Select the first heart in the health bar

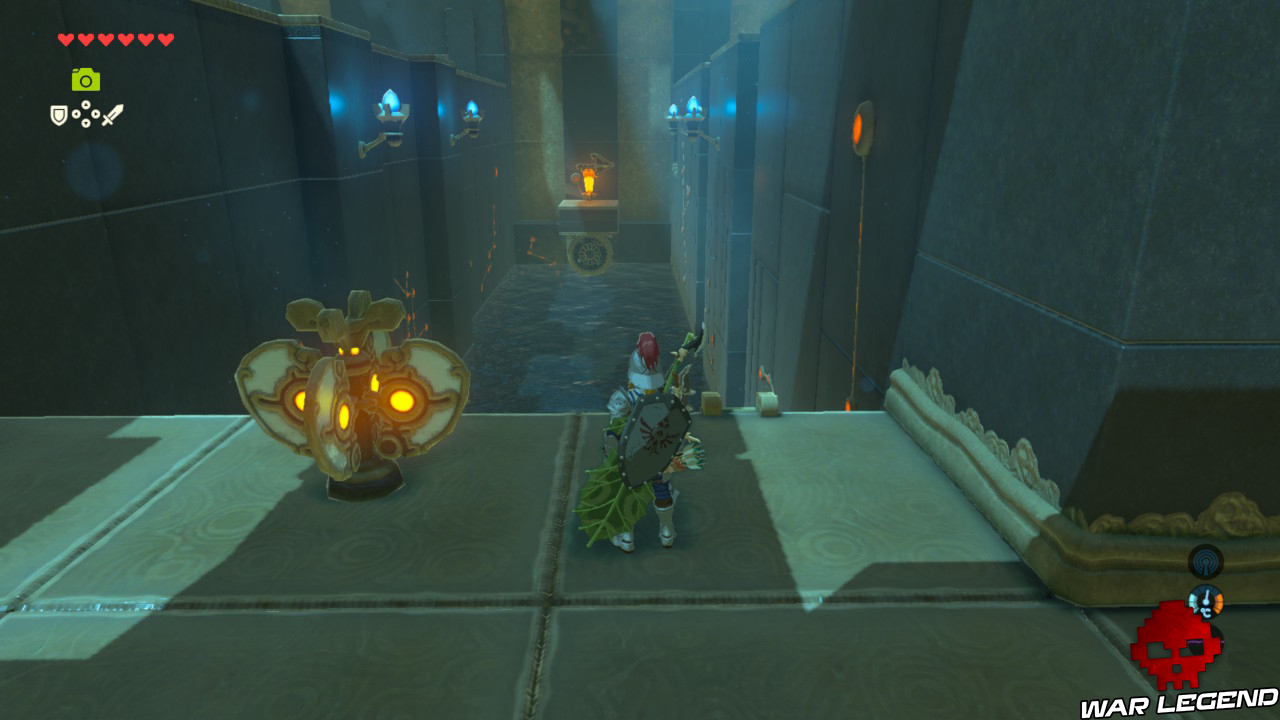(64, 39)
